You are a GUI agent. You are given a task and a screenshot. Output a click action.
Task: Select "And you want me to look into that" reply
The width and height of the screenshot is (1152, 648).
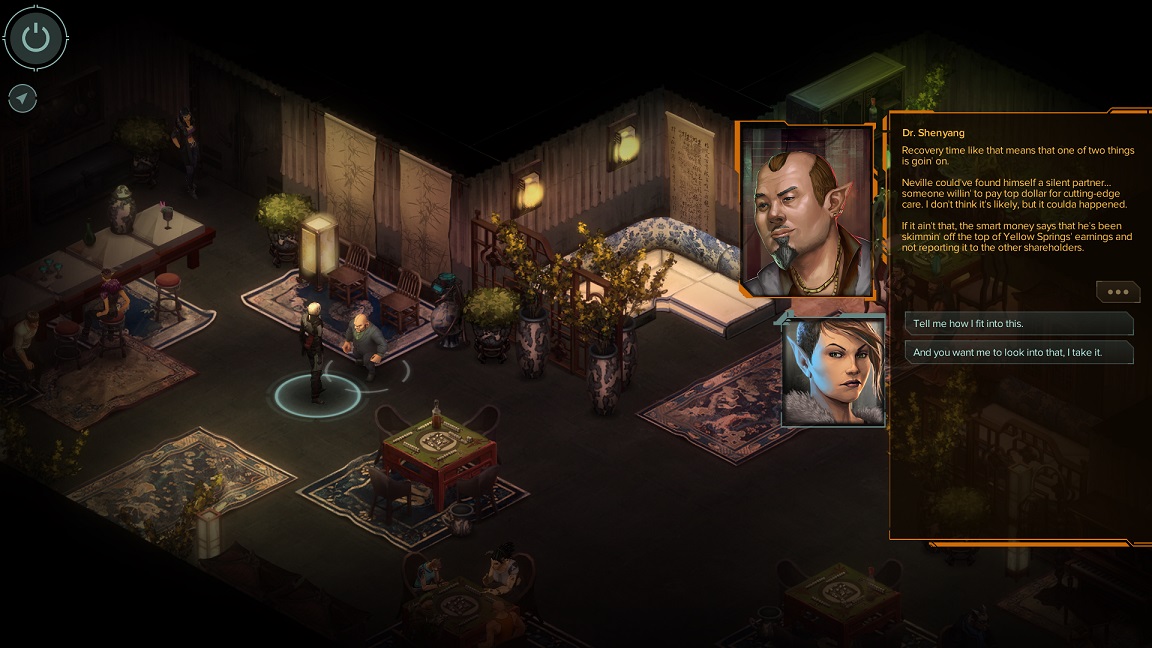(1018, 352)
